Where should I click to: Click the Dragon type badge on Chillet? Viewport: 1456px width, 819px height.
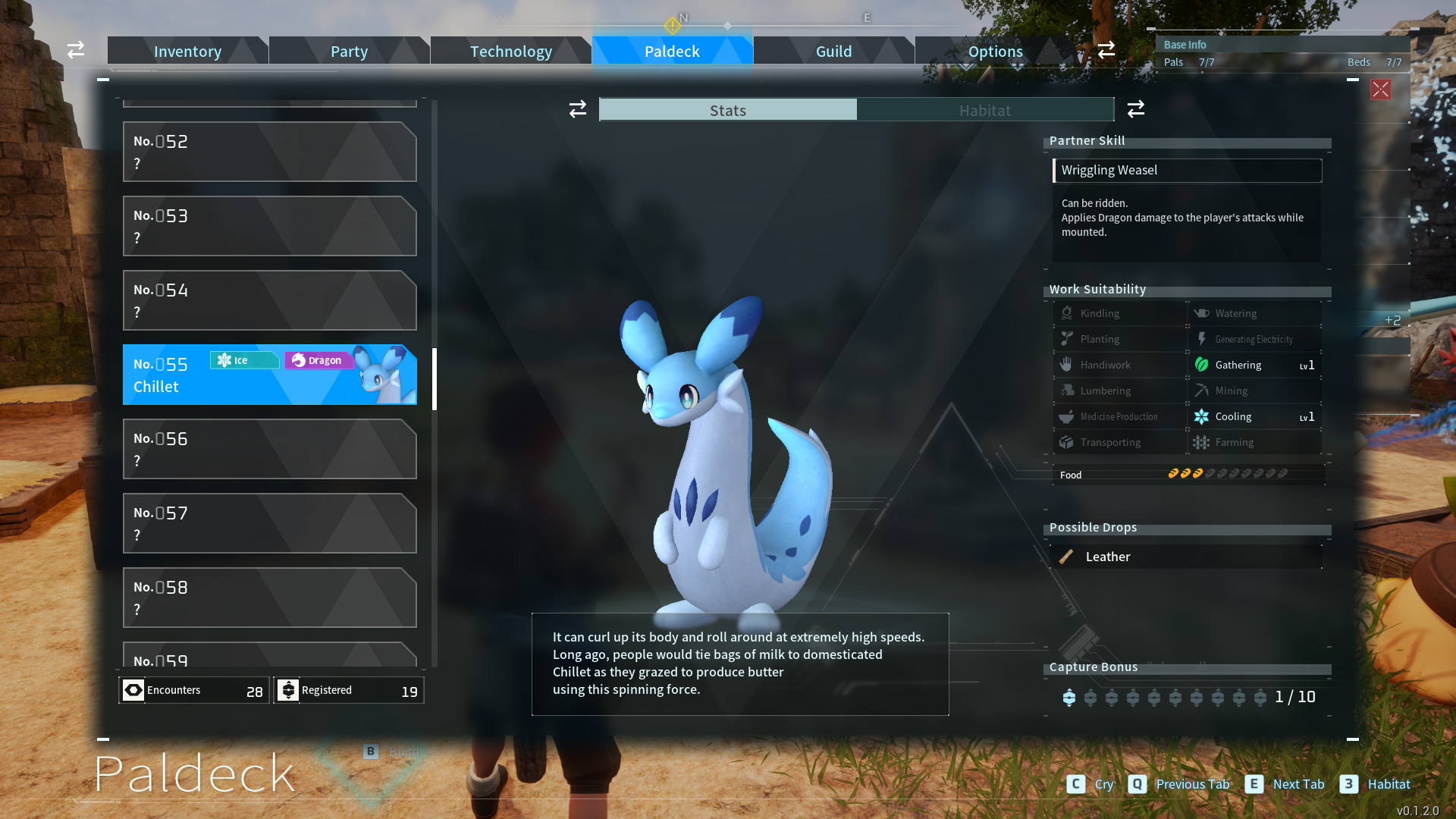(318, 360)
